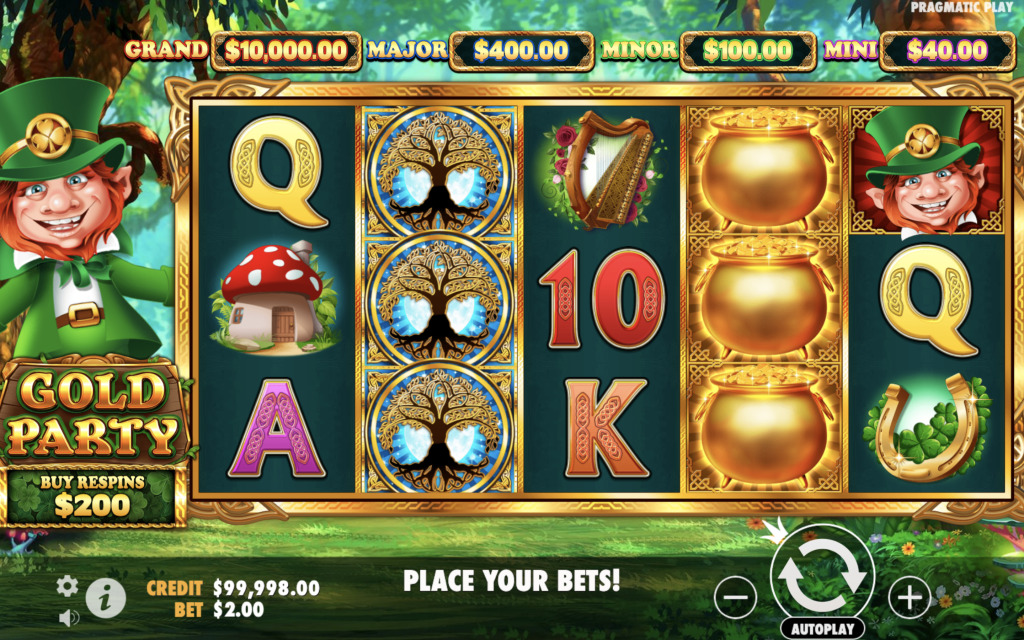This screenshot has height=640, width=1024.
Task: Spin the reels with the circular arrows button
Action: tap(822, 574)
